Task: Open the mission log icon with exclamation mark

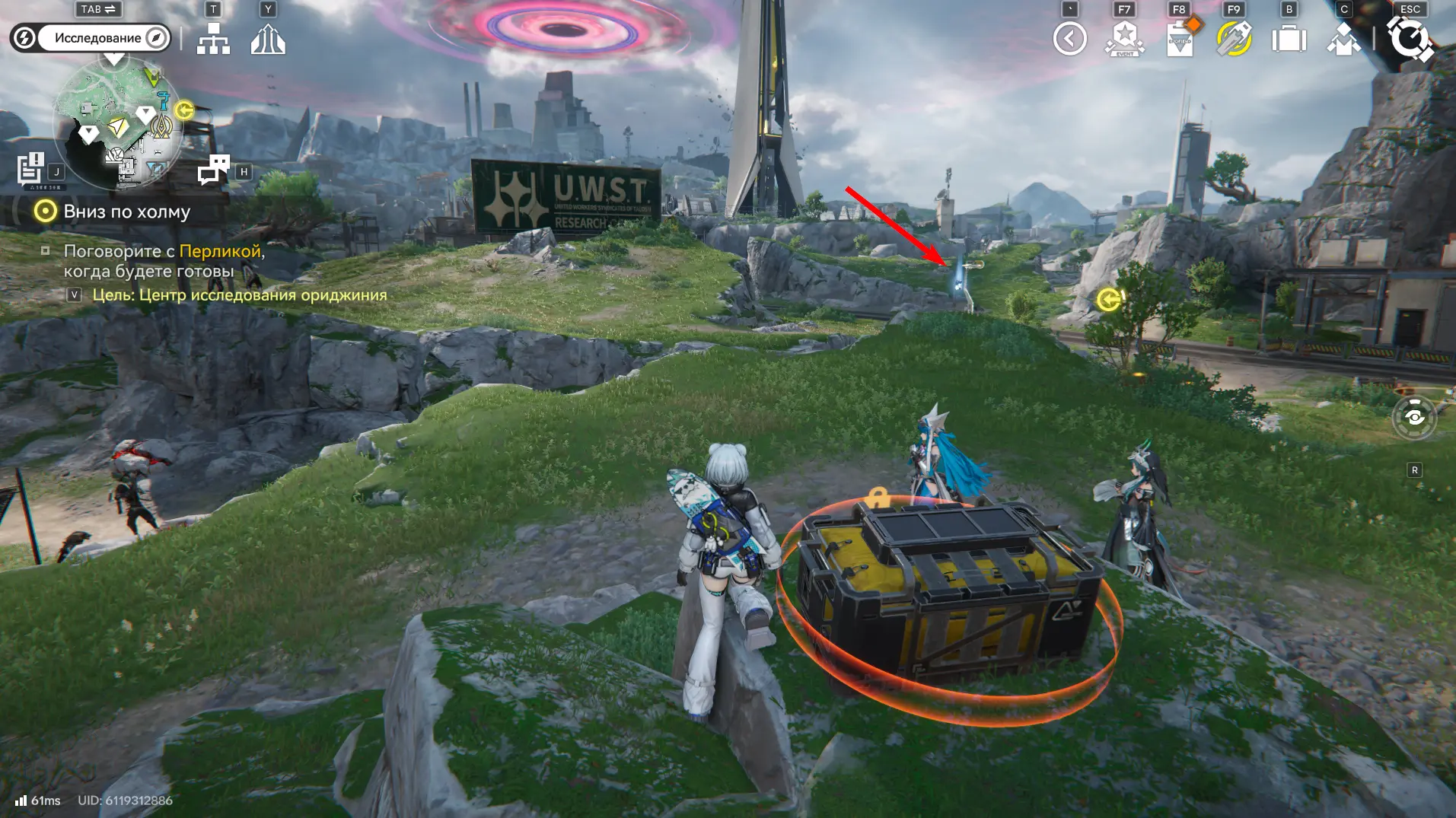Action: [x=31, y=169]
